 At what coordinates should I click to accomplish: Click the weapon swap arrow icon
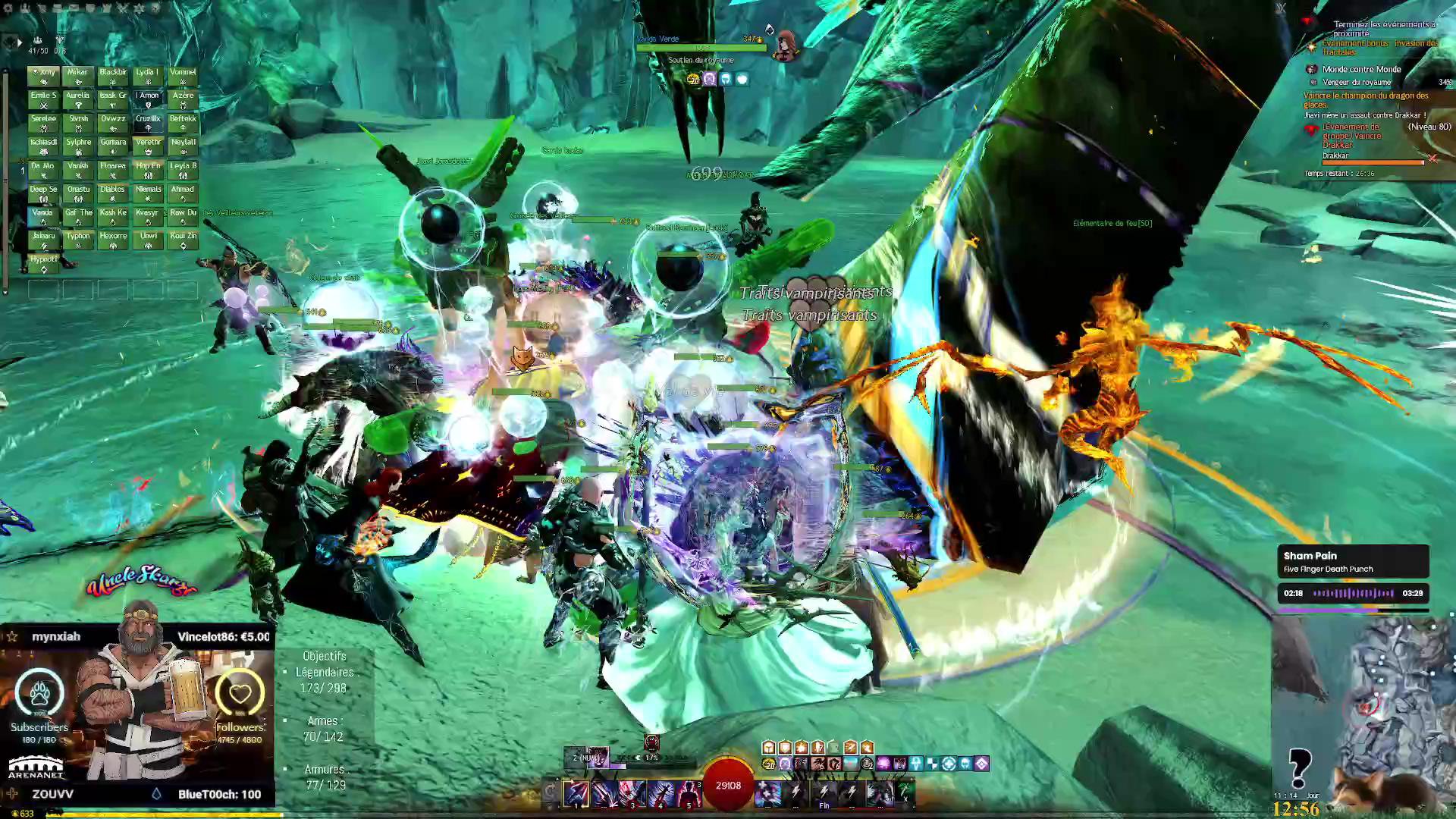click(x=551, y=792)
